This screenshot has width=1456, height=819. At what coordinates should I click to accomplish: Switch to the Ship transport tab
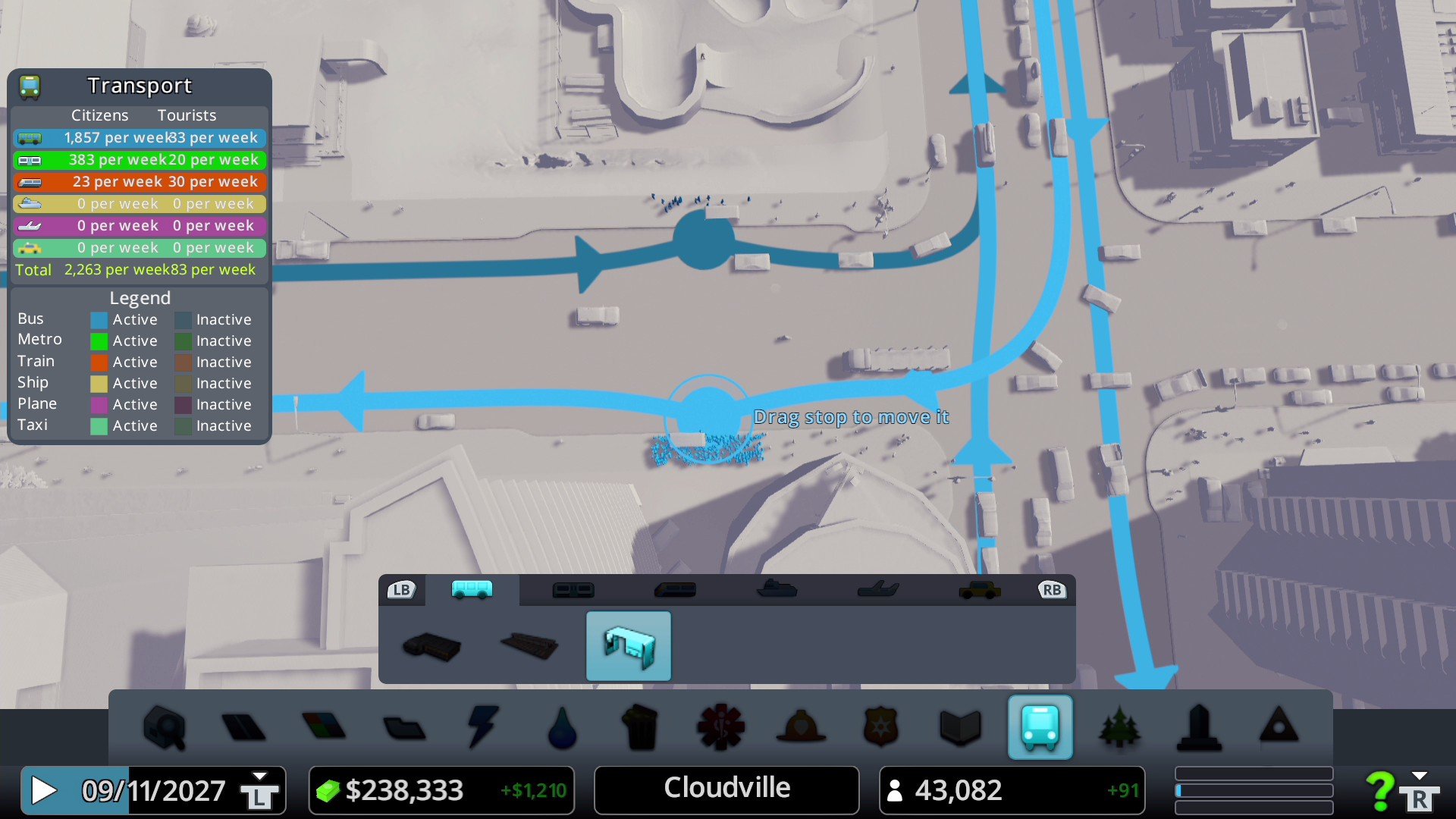click(776, 589)
